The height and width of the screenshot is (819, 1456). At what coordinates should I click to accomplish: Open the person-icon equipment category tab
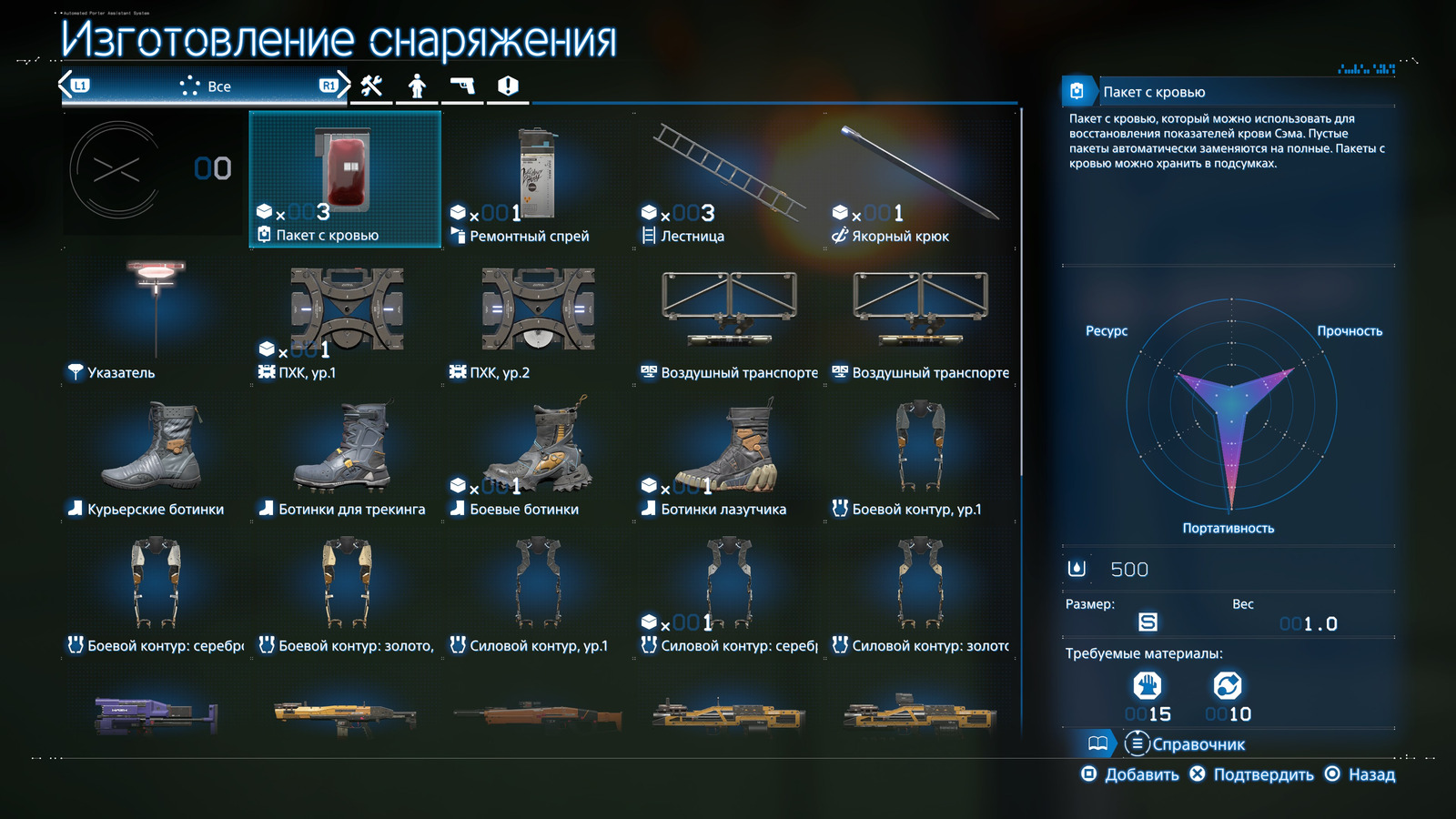point(417,86)
